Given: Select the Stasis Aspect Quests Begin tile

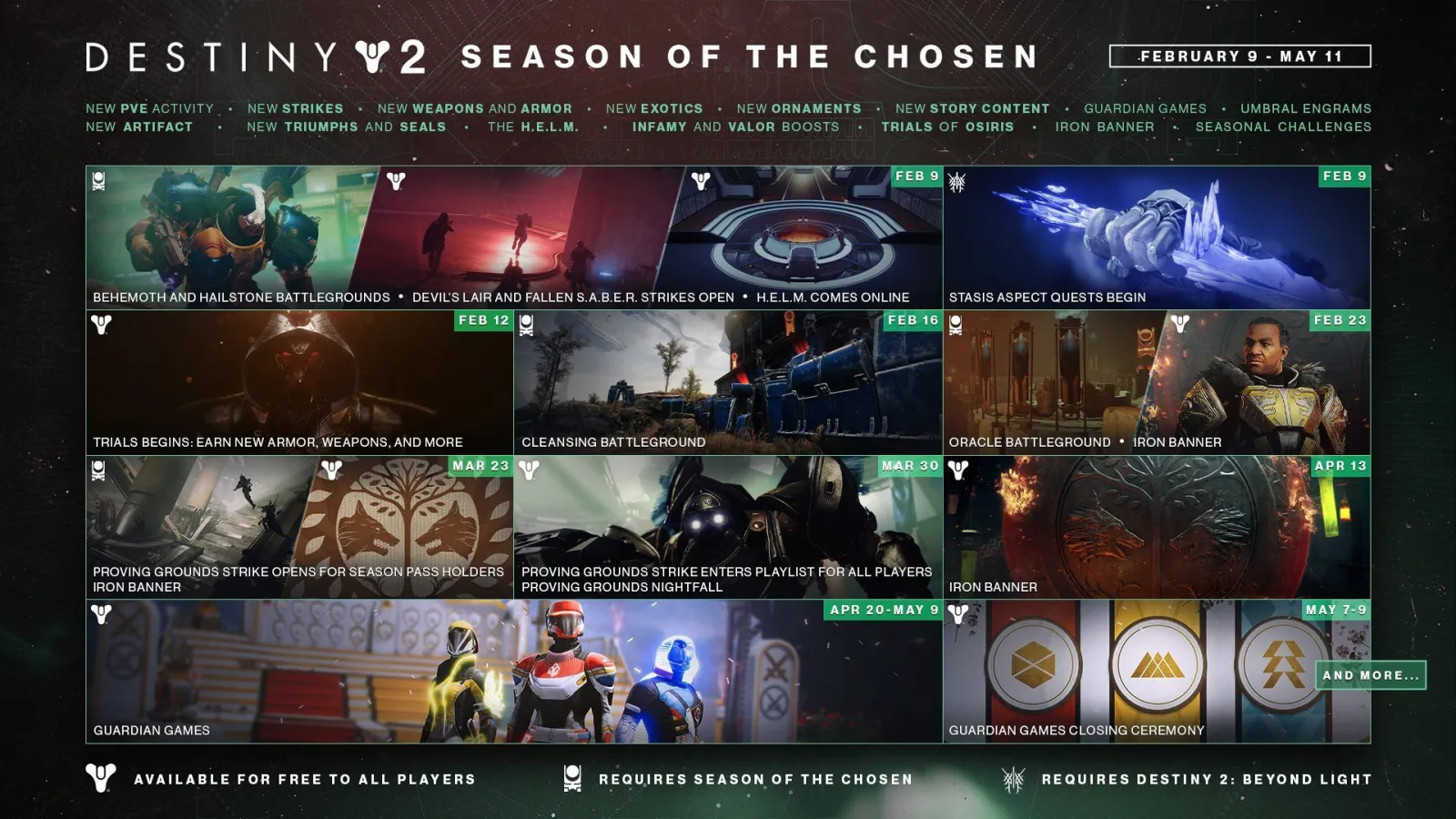Looking at the screenshot, I should (x=1157, y=237).
